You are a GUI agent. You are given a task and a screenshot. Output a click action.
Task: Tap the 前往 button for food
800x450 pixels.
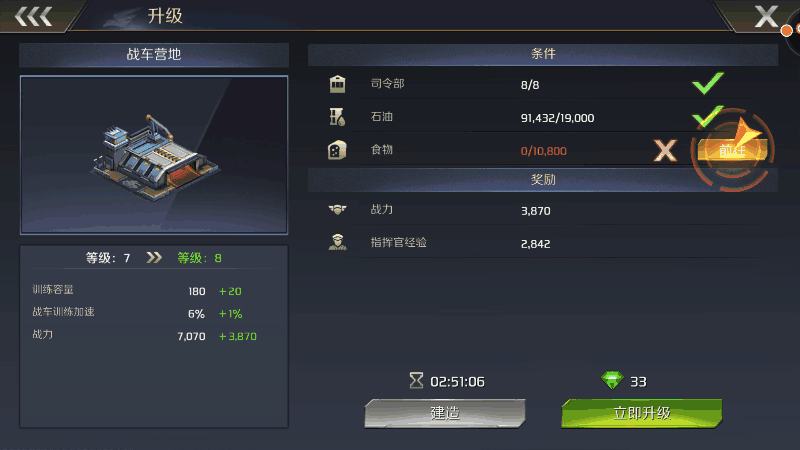733,151
